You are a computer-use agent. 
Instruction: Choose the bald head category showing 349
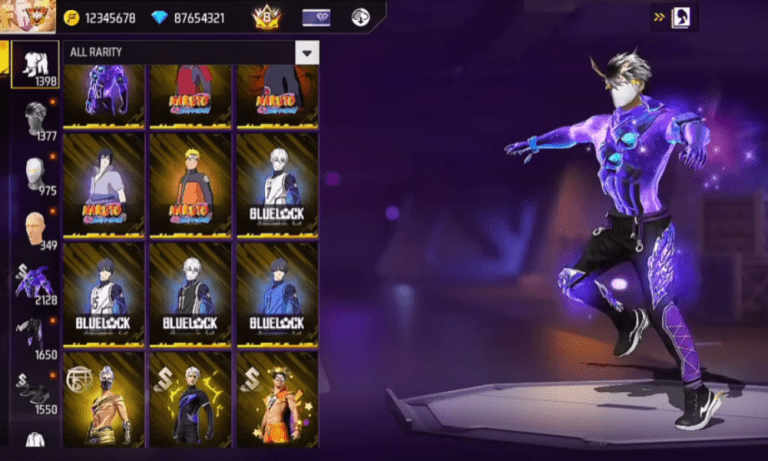click(x=37, y=232)
